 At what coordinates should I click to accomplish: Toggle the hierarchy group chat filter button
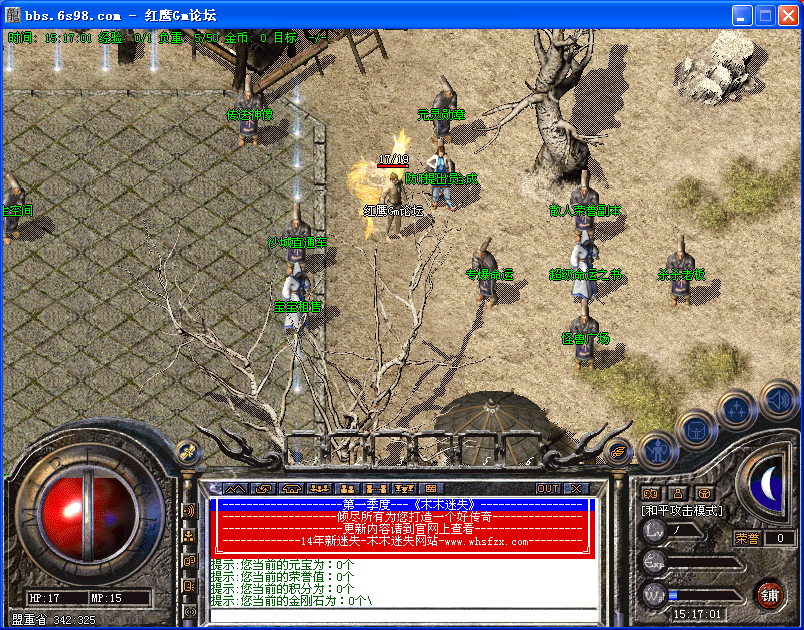[188, 536]
